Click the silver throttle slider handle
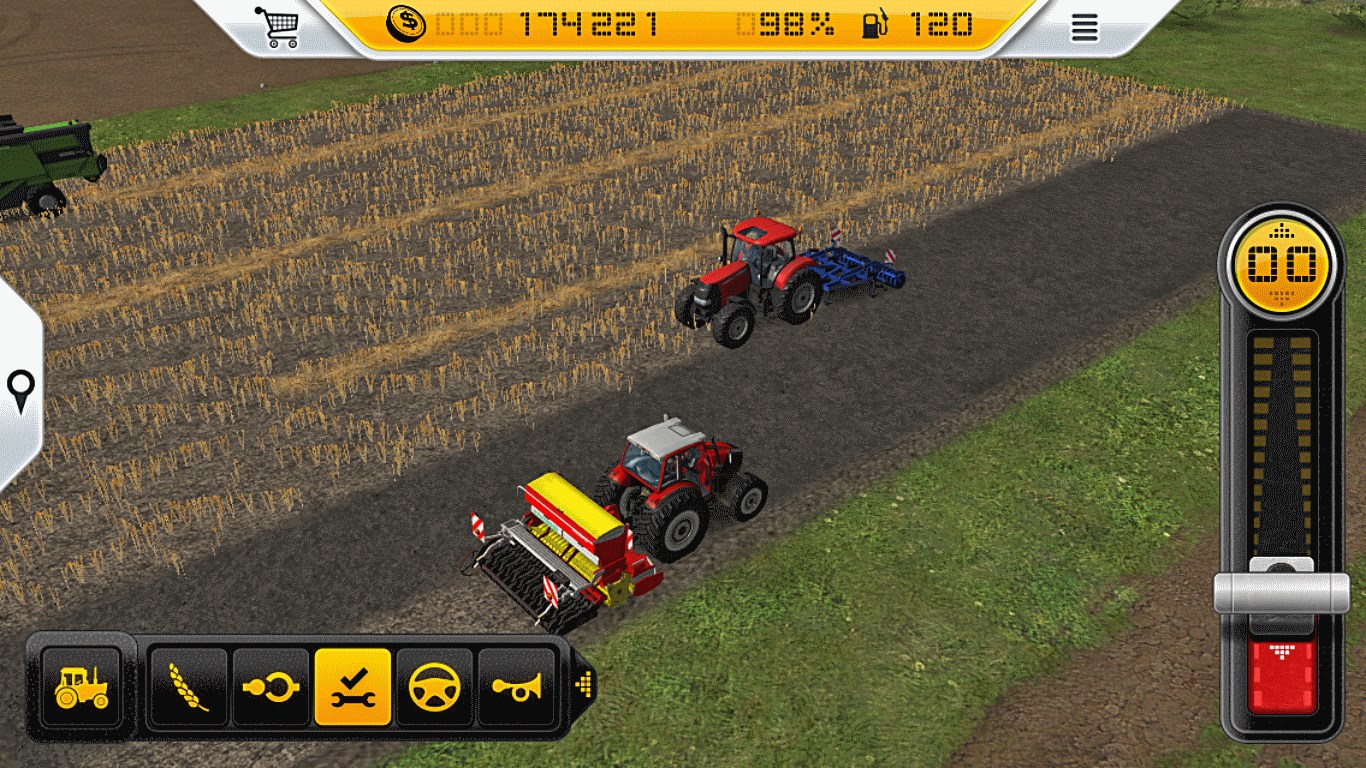The height and width of the screenshot is (768, 1366). [1281, 593]
